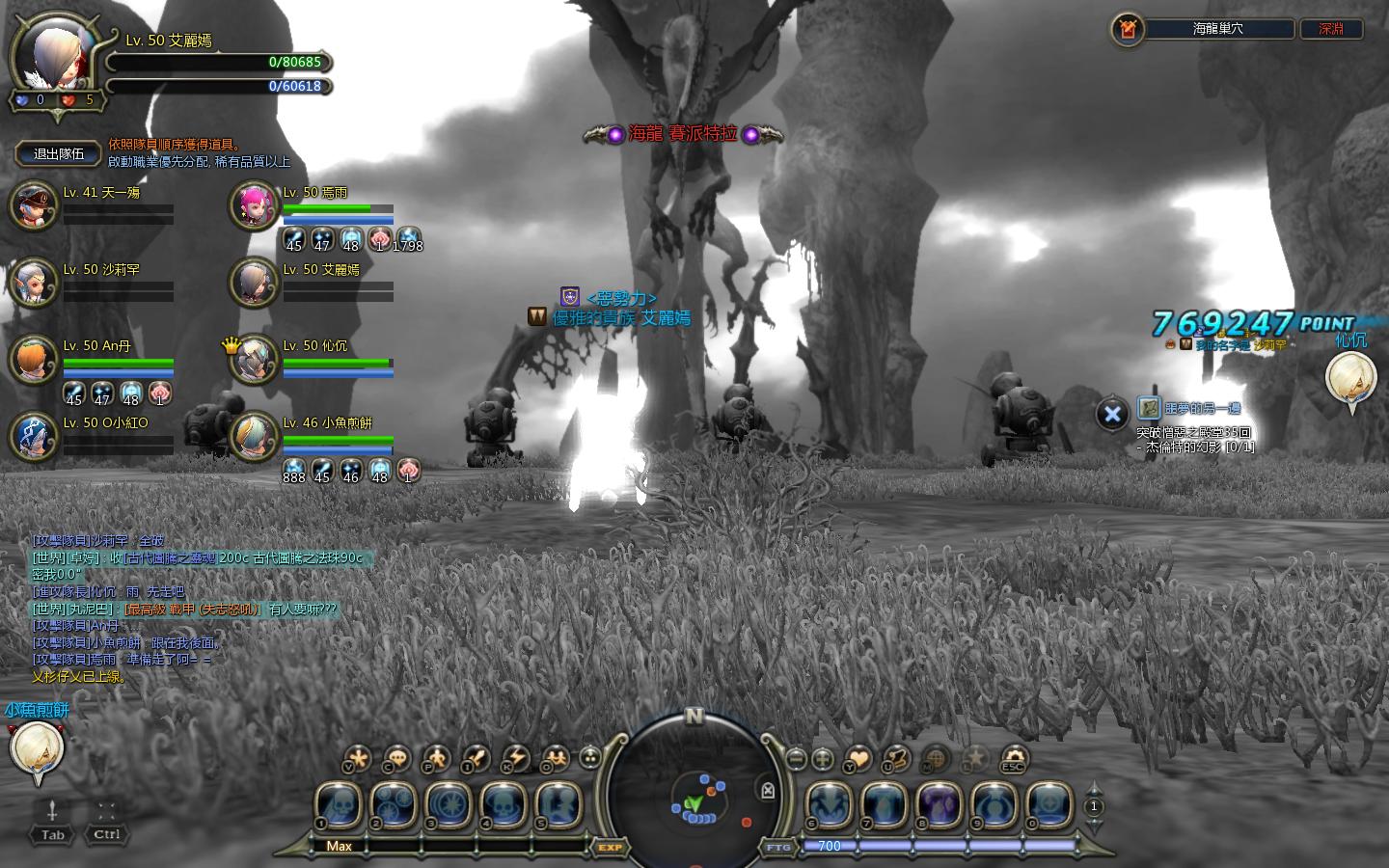Close the quest tracker with the X button
1389x868 pixels.
[x=1112, y=414]
